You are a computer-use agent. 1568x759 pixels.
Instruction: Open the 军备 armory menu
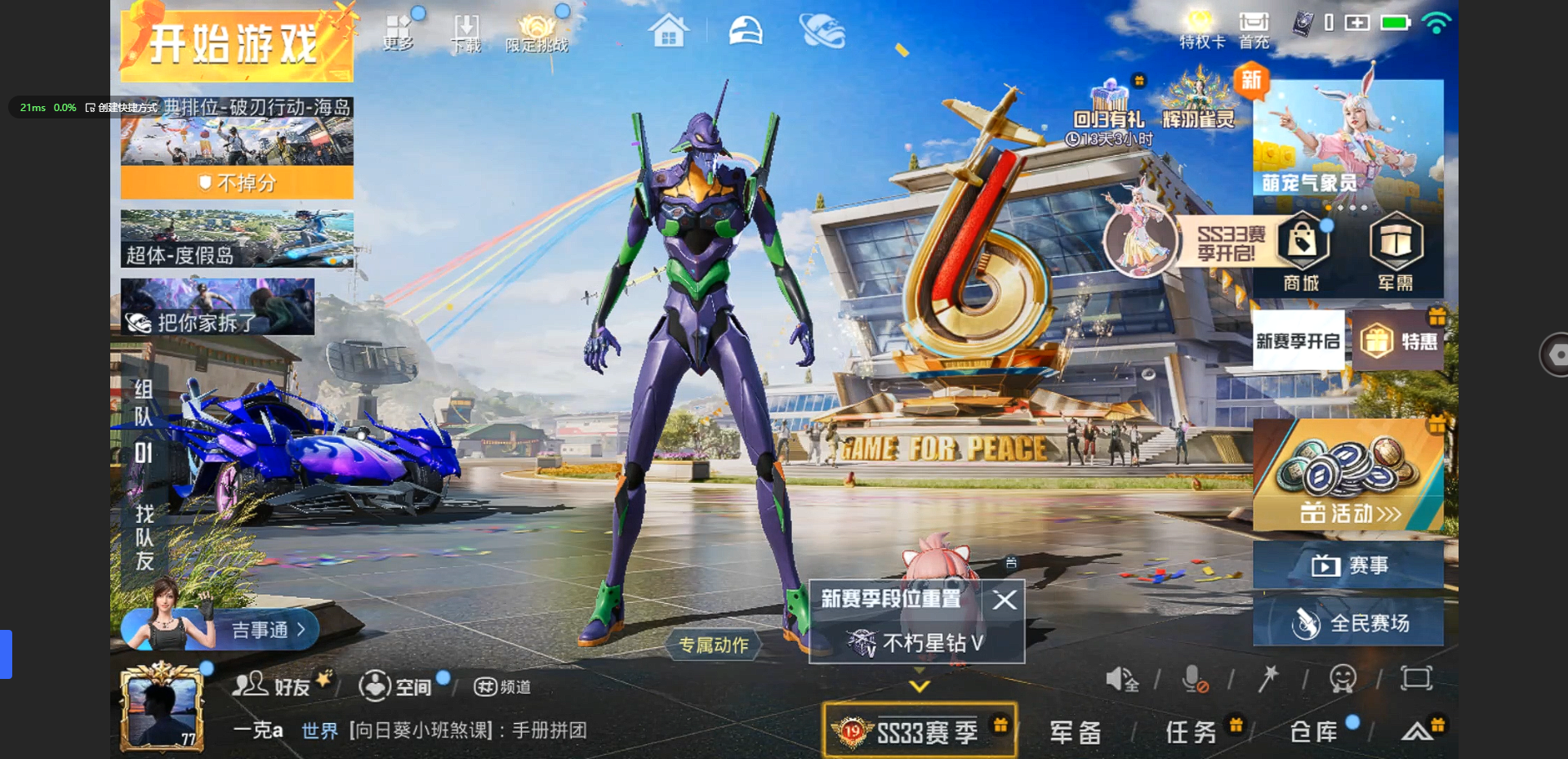(1075, 732)
